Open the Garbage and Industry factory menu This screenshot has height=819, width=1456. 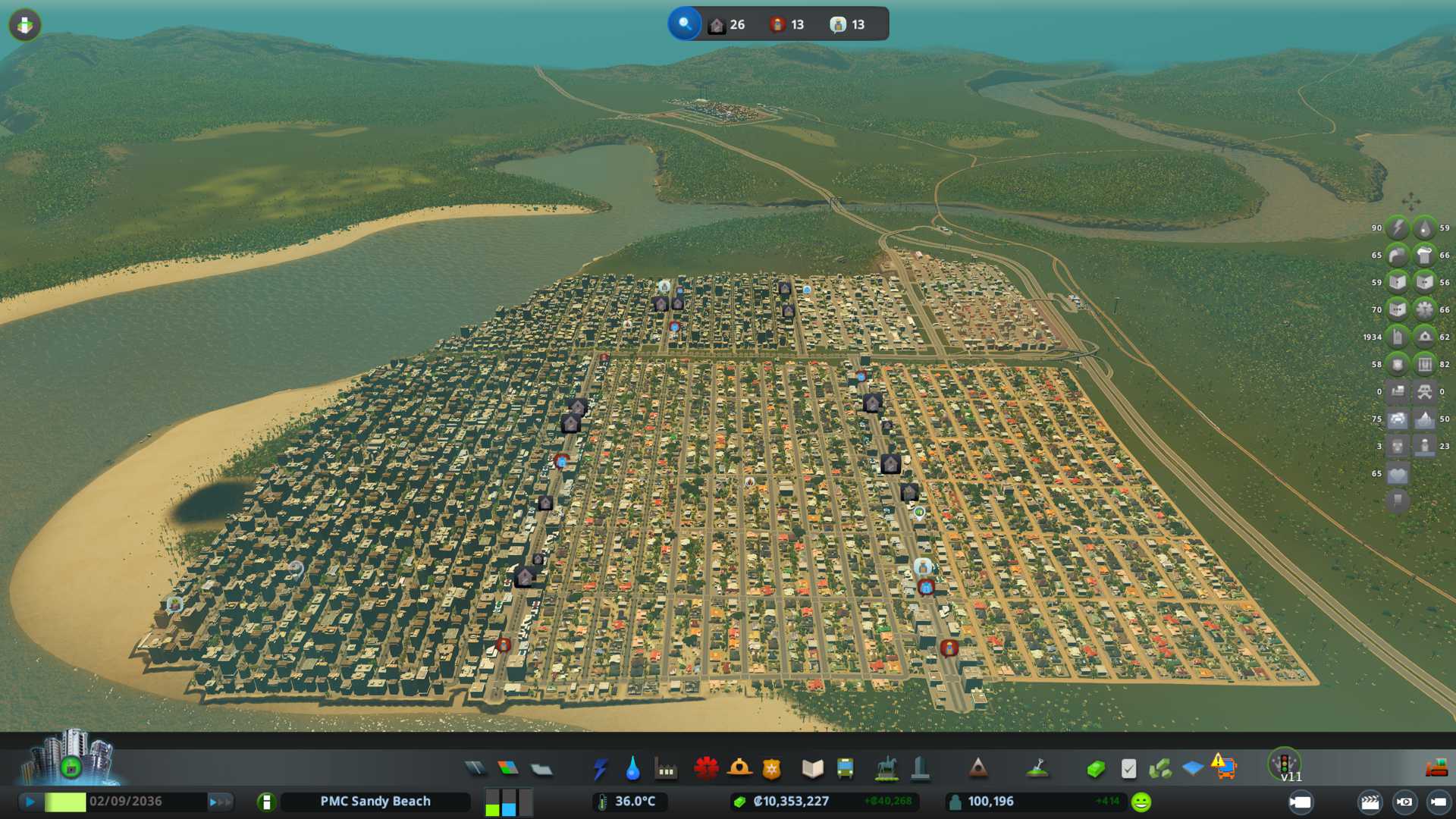[x=666, y=769]
